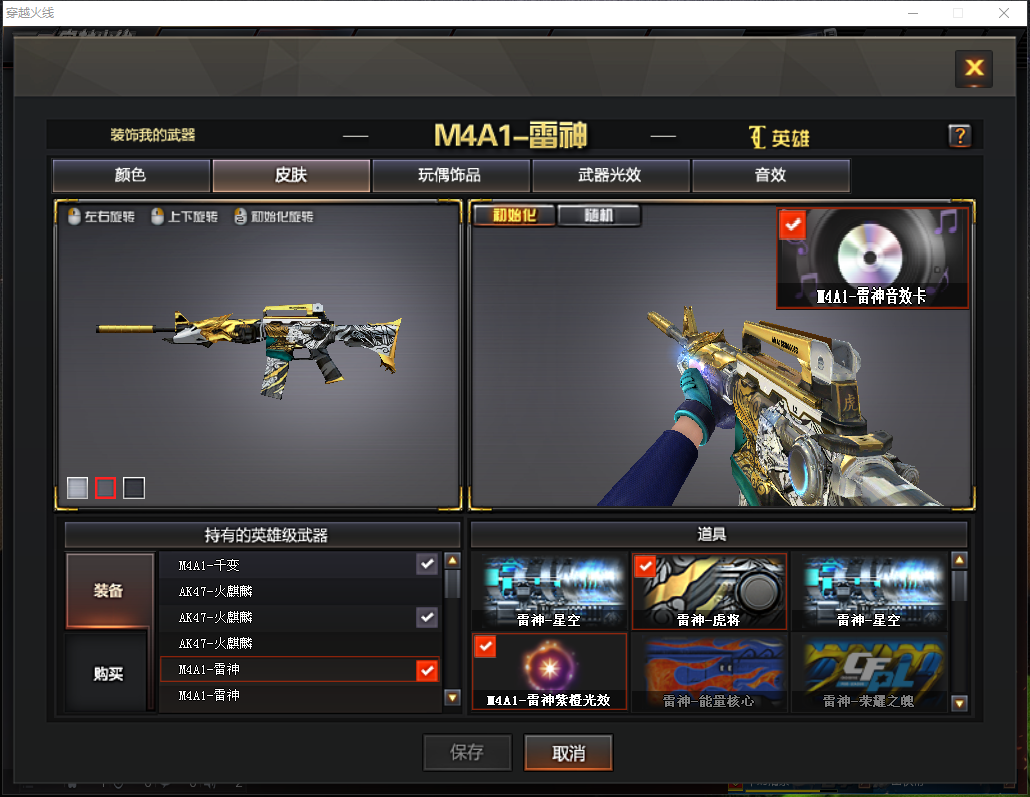This screenshot has width=1030, height=797.
Task: Choose the 雷神-虎将 skin item
Action: (x=710, y=592)
